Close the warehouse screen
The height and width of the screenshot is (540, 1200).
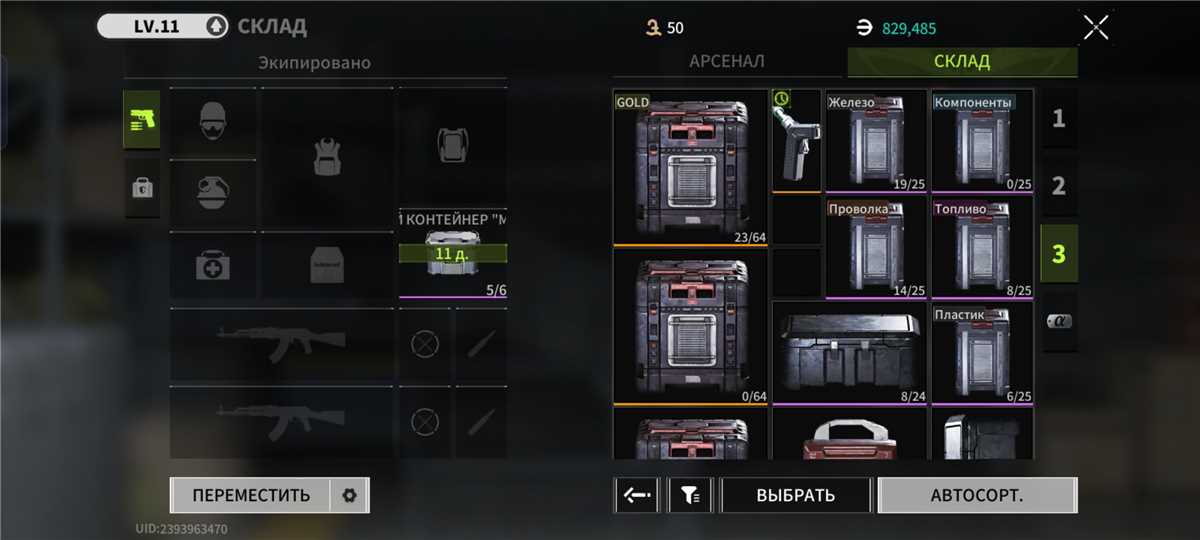tap(1096, 27)
